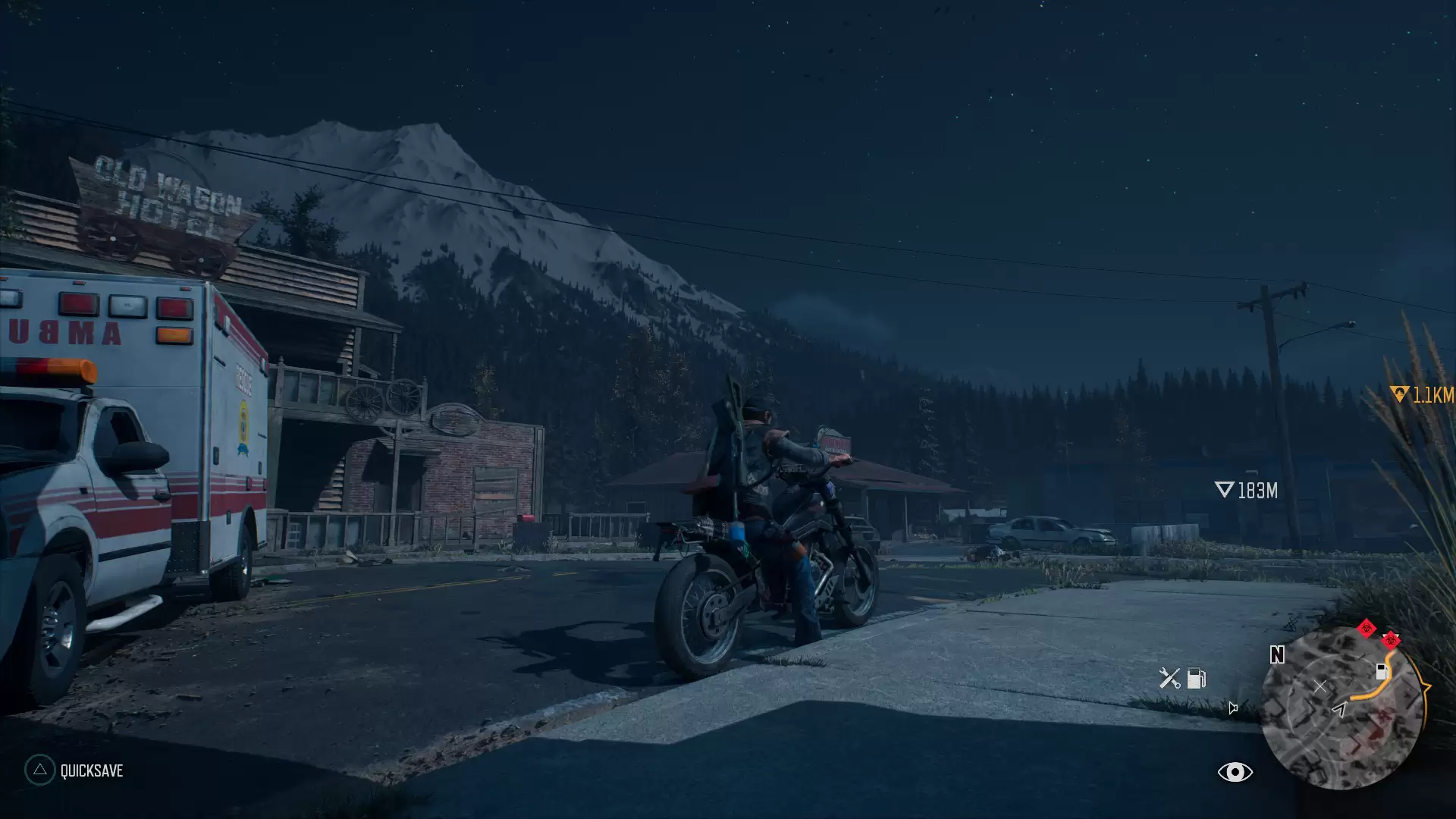Toggle the eye visibility indicator
1456x819 pixels.
pyautogui.click(x=1235, y=772)
